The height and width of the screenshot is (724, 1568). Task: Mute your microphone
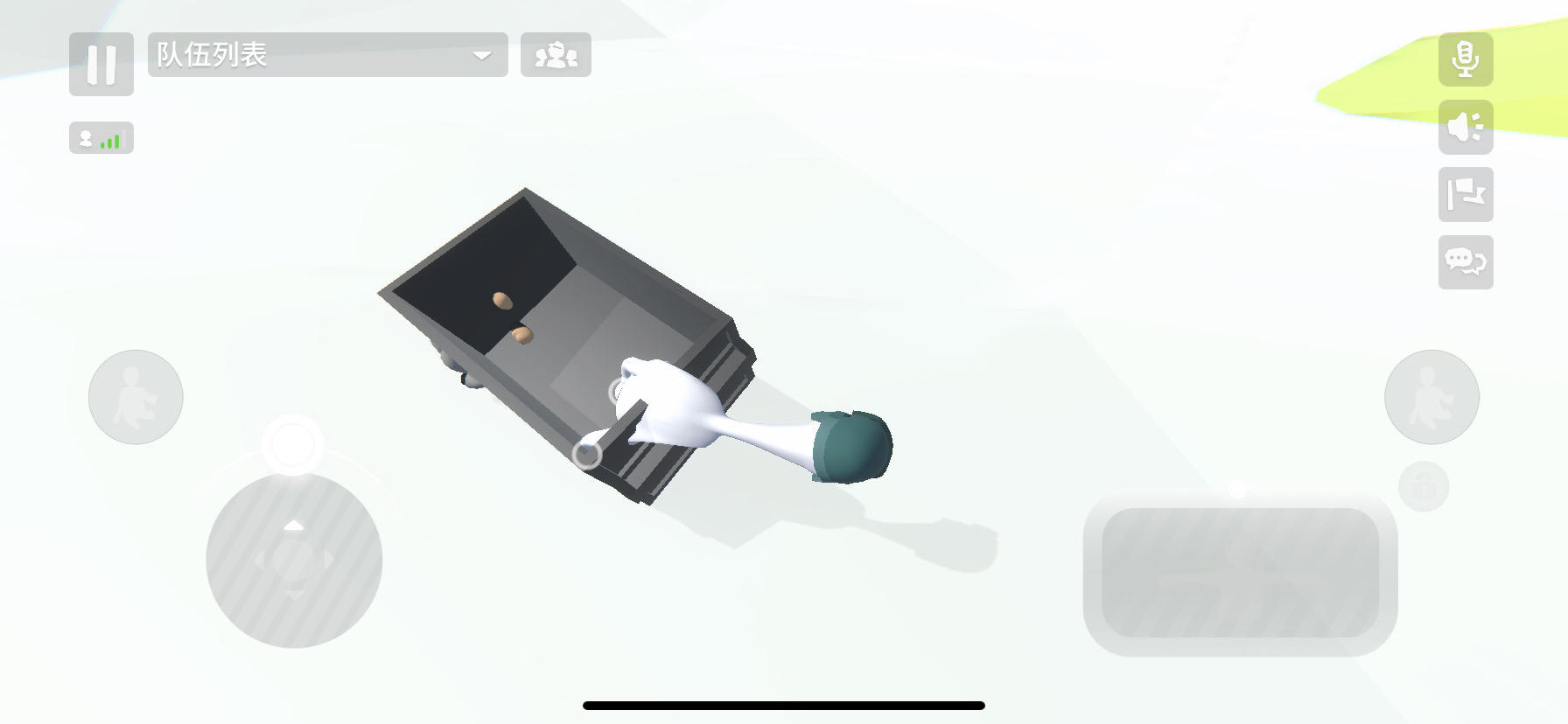(1466, 61)
